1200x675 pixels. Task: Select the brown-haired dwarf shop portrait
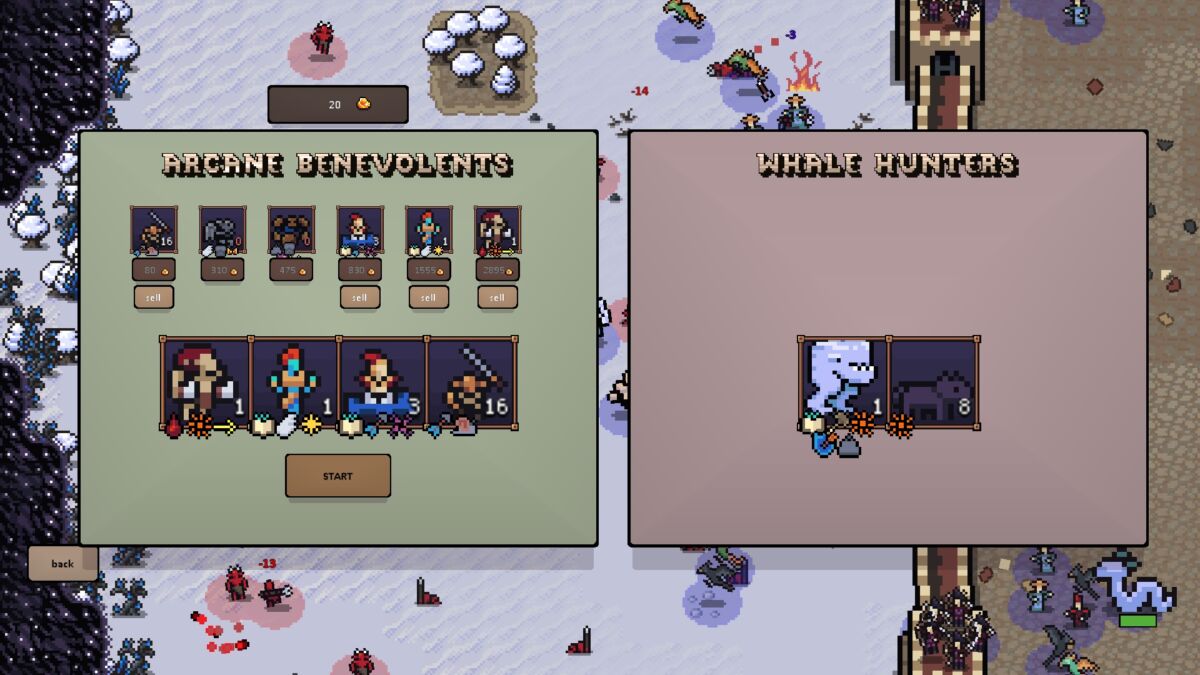pyautogui.click(x=291, y=231)
